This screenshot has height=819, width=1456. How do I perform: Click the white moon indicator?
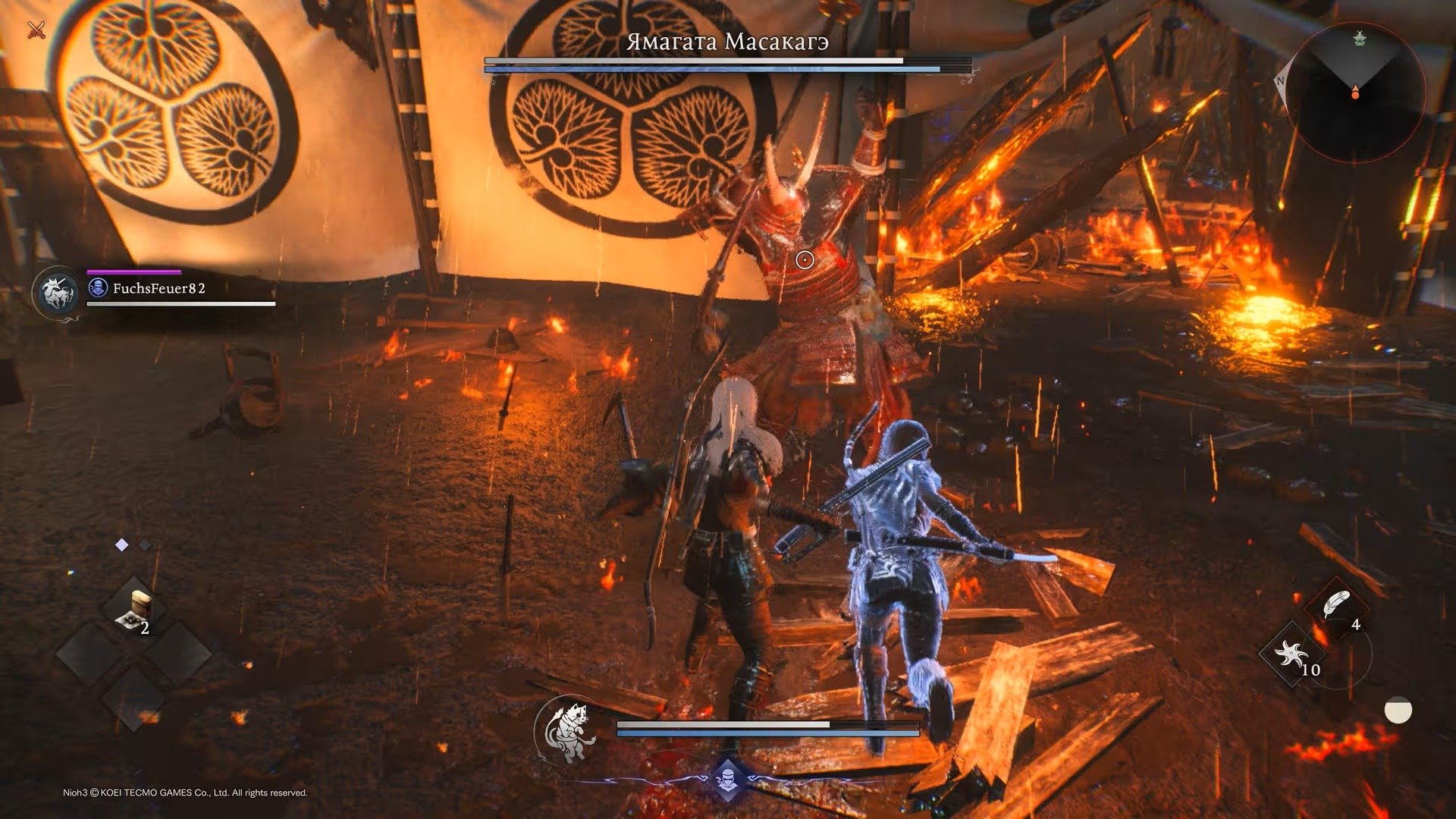point(1398,711)
